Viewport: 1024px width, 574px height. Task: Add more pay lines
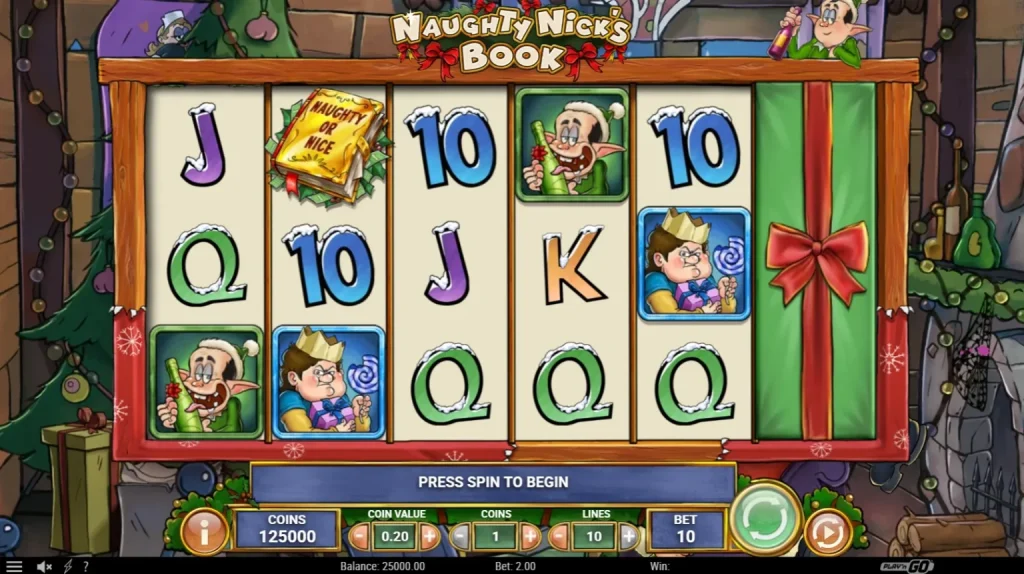point(629,537)
